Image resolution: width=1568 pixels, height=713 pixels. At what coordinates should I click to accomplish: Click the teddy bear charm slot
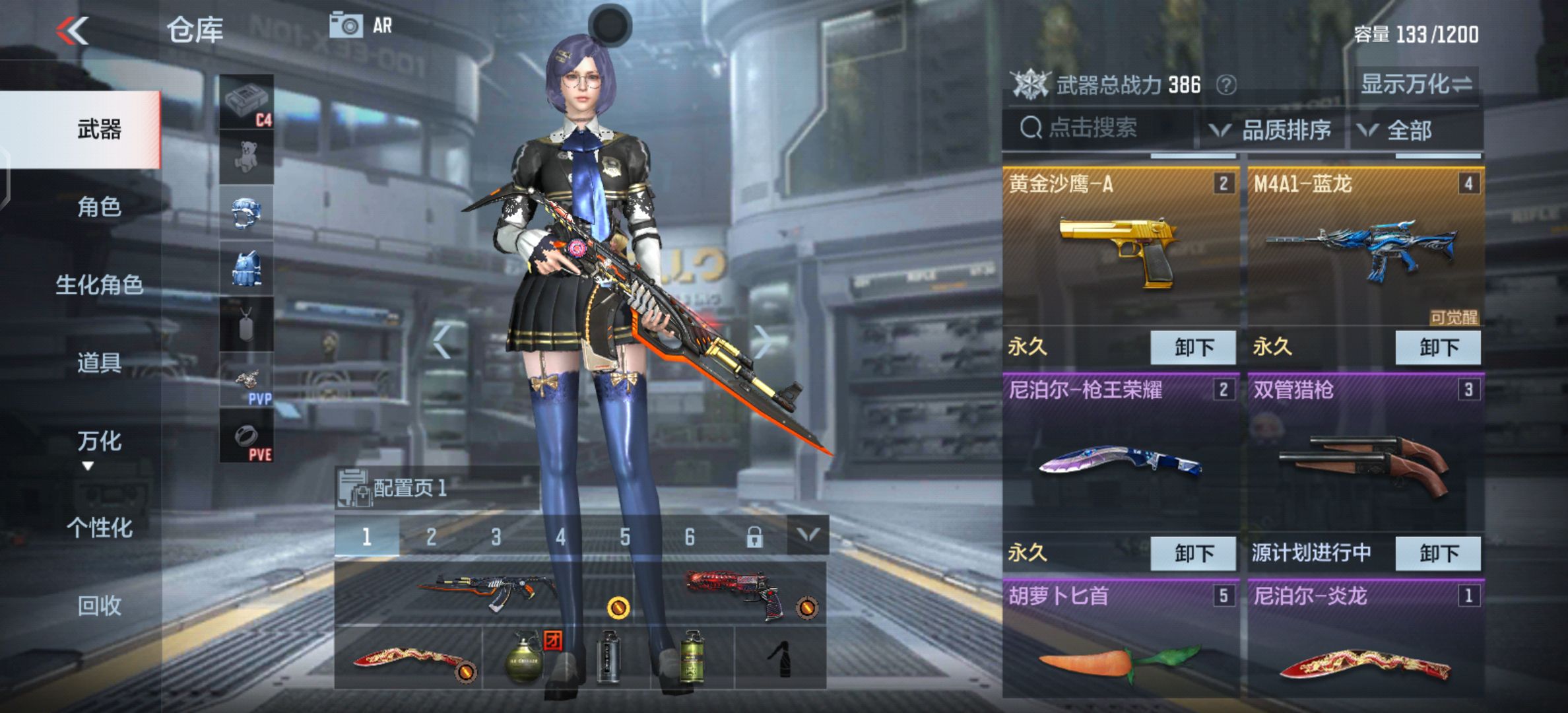[x=246, y=157]
